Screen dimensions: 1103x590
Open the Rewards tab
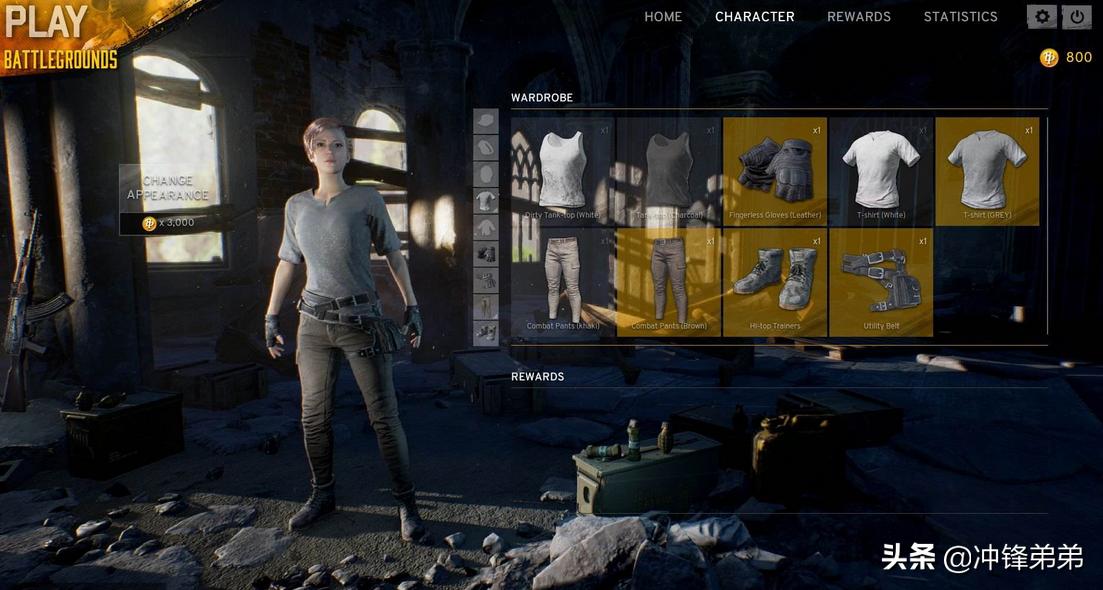click(x=859, y=17)
